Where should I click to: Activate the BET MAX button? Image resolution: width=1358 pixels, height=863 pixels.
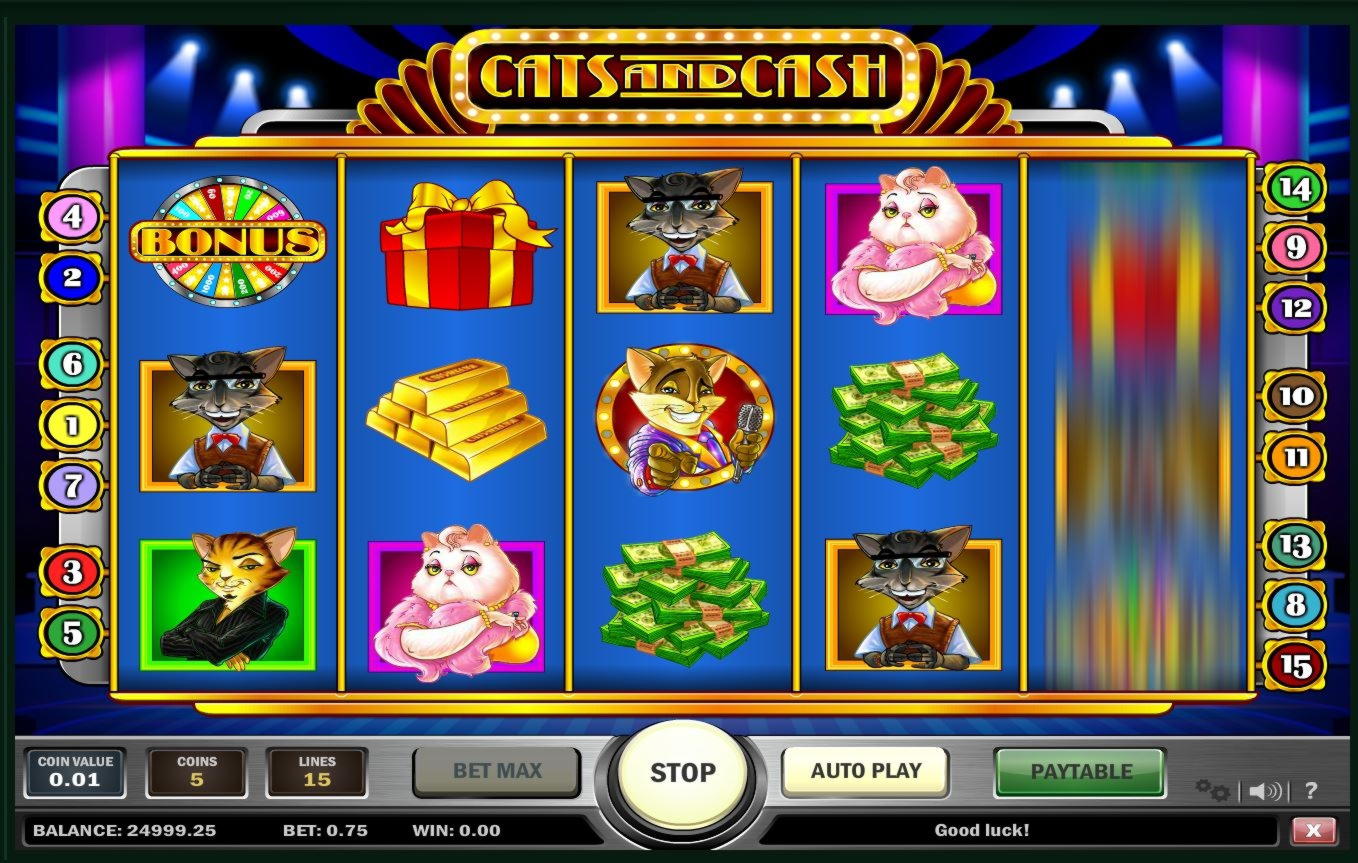point(497,771)
